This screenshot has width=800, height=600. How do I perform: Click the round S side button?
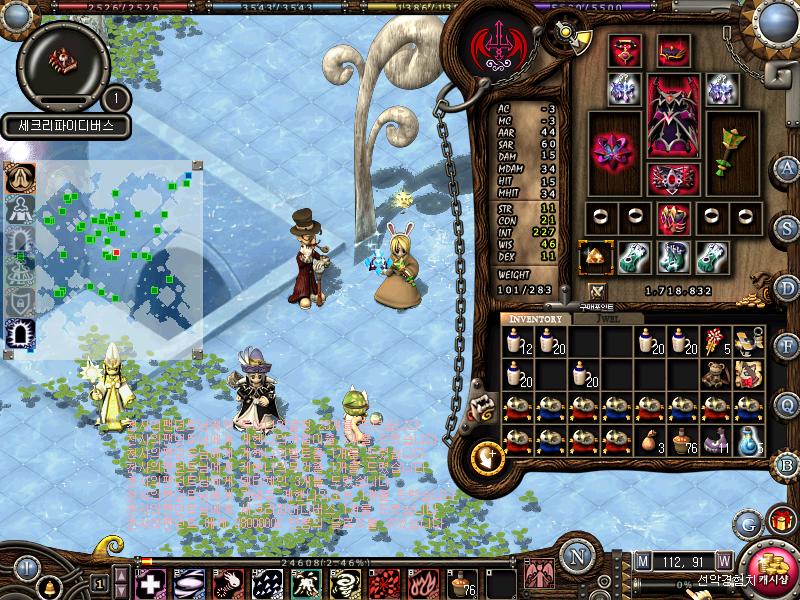pyautogui.click(x=788, y=227)
